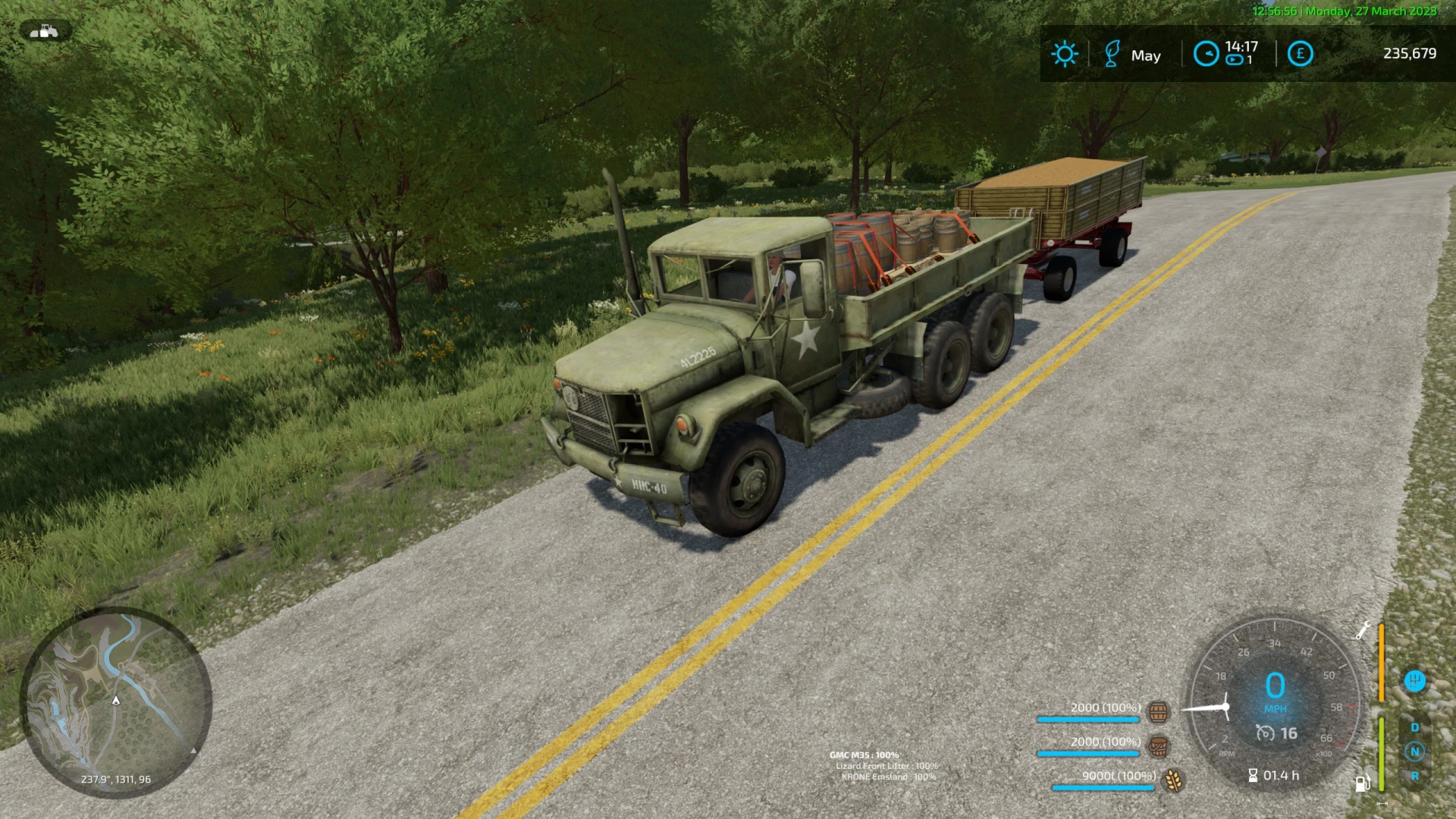The height and width of the screenshot is (819, 1456).
Task: Open the May month display
Action: 1147,55
